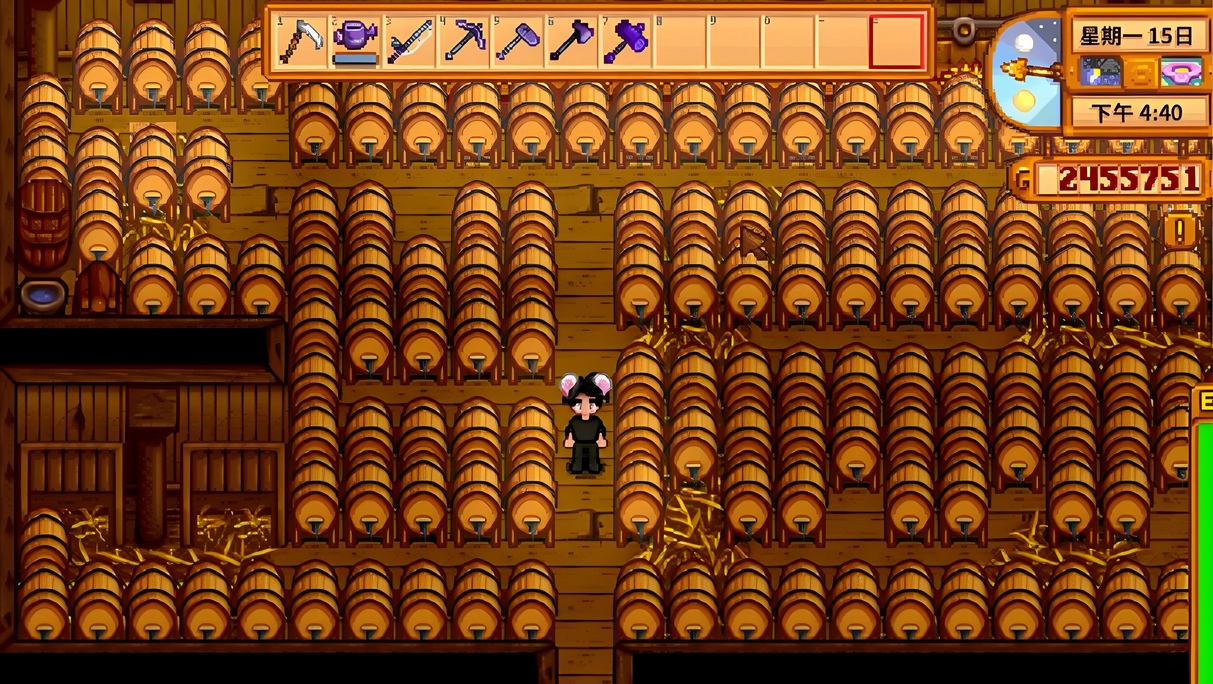
Task: Equip the sword from the hotbar
Action: pos(409,42)
